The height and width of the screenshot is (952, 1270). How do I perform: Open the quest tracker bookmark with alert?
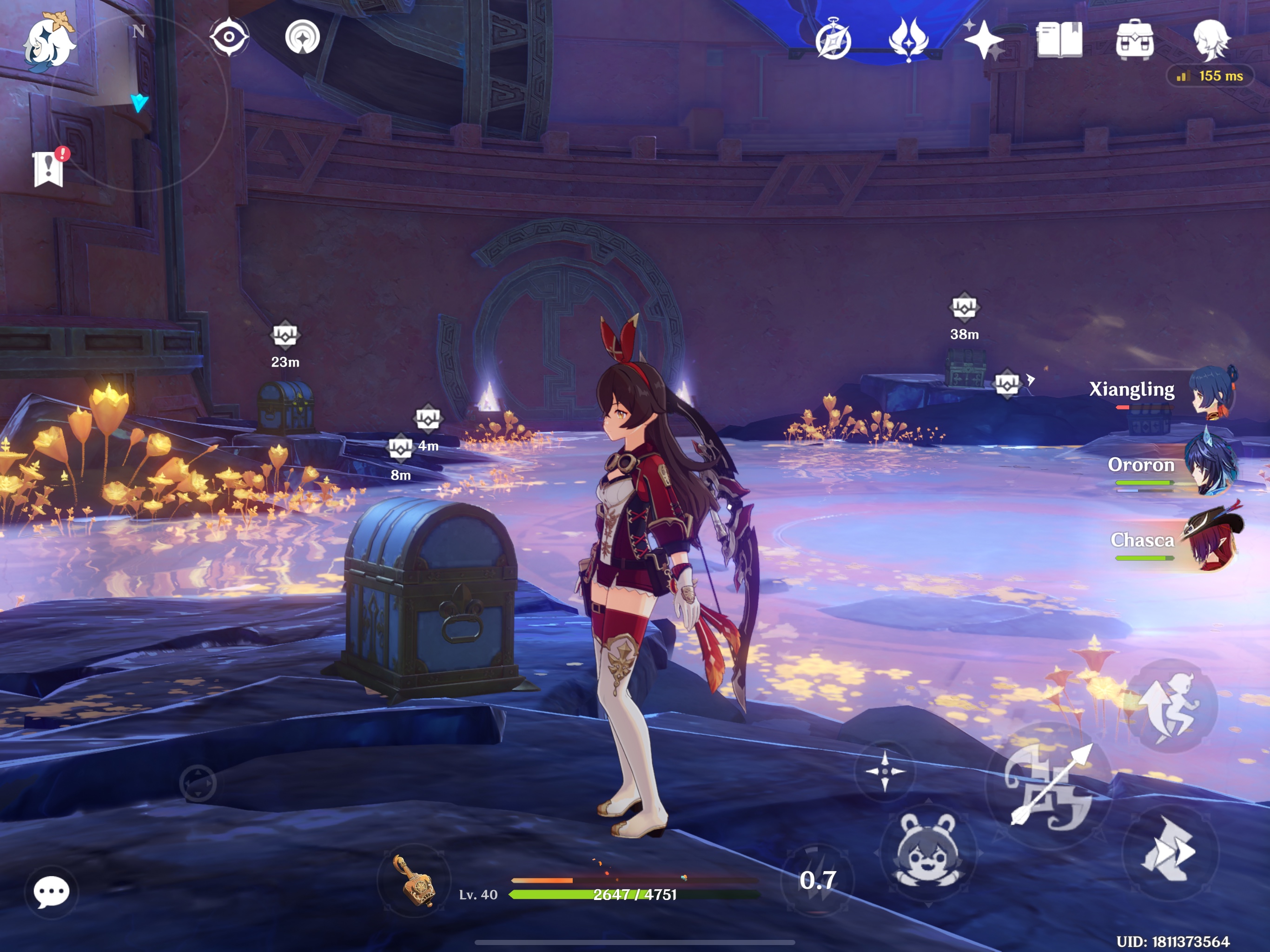point(49,169)
